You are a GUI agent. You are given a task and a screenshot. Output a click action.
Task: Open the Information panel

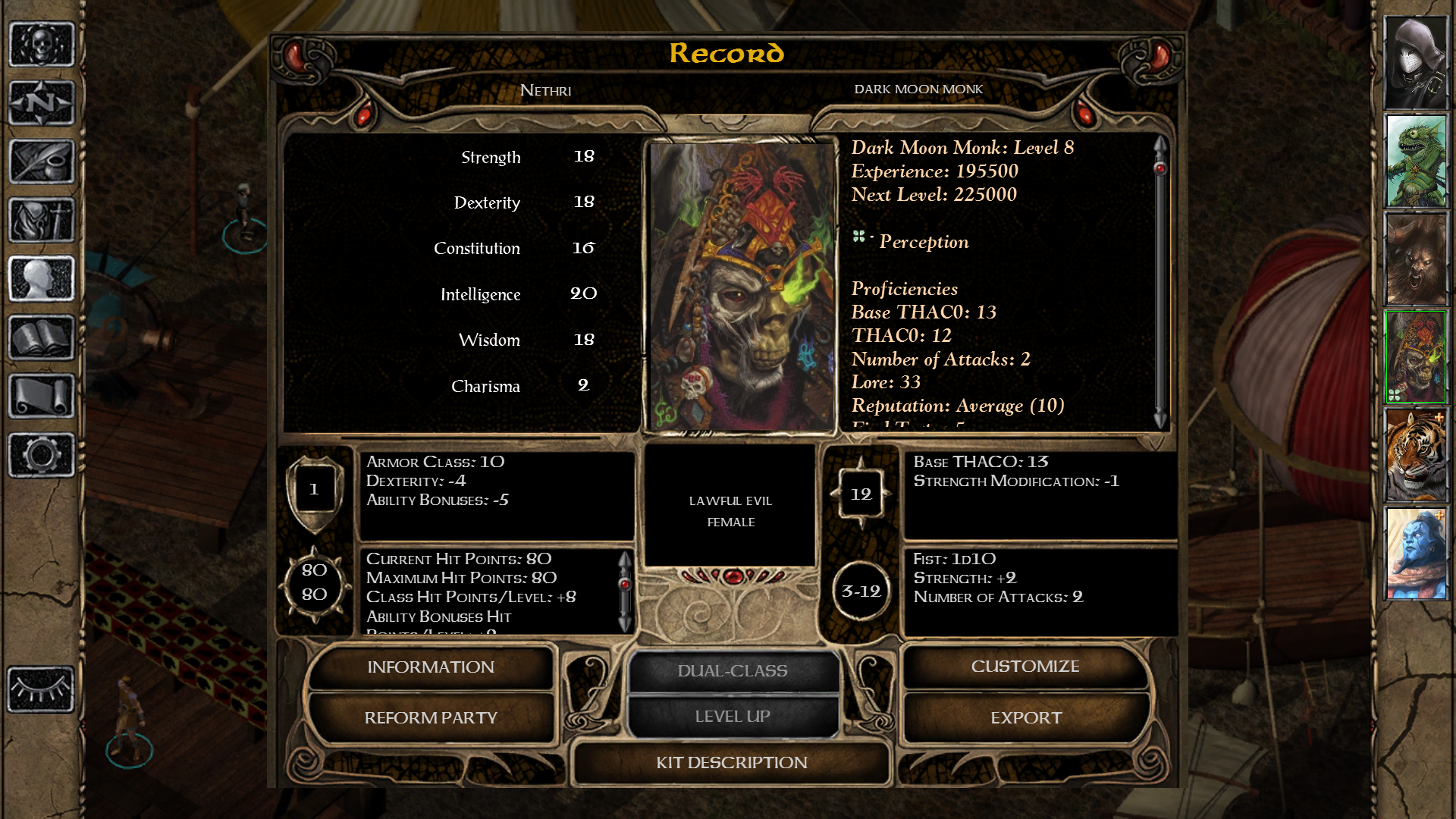[430, 667]
